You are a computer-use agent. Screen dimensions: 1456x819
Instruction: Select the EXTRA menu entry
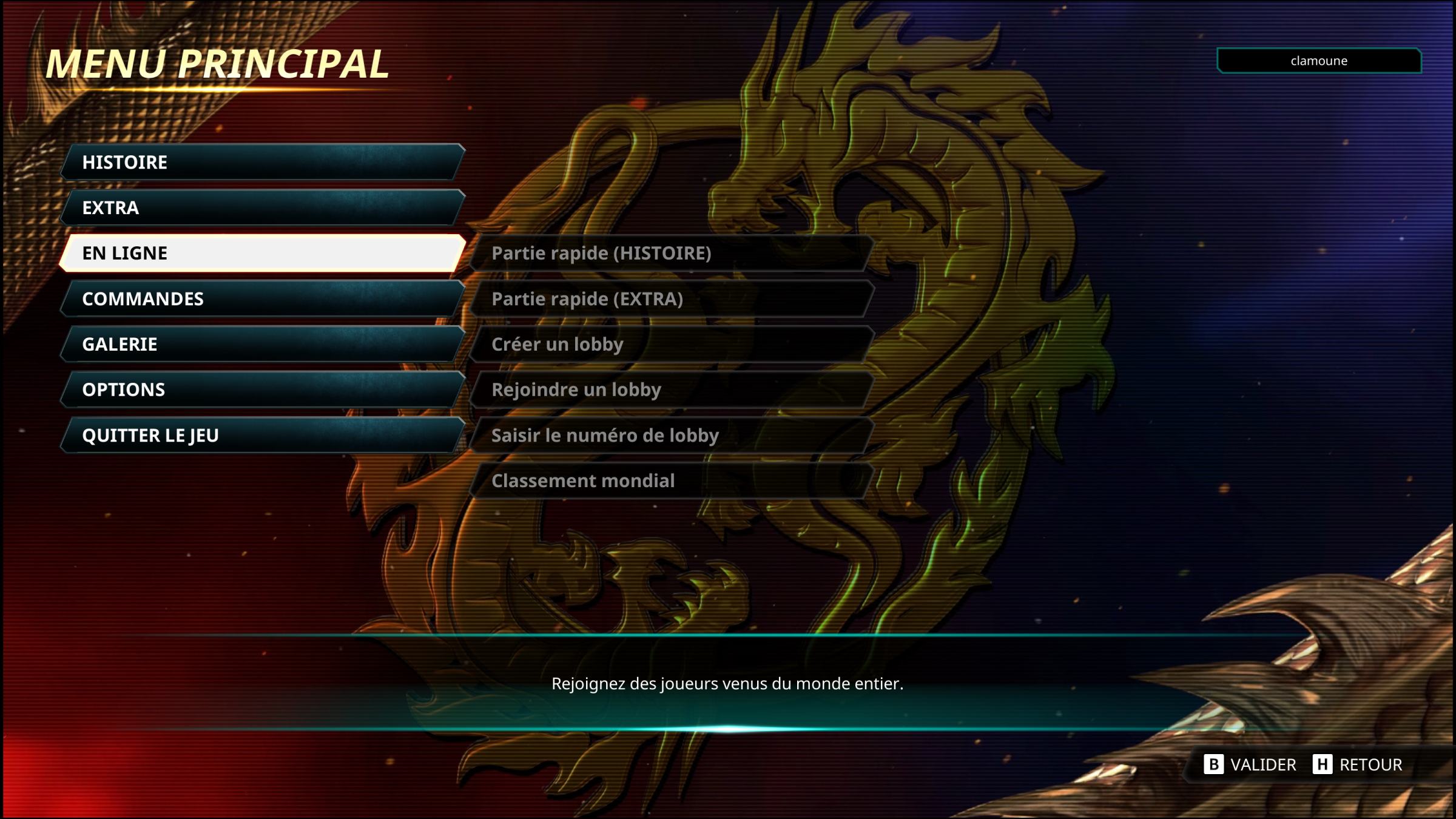click(262, 207)
